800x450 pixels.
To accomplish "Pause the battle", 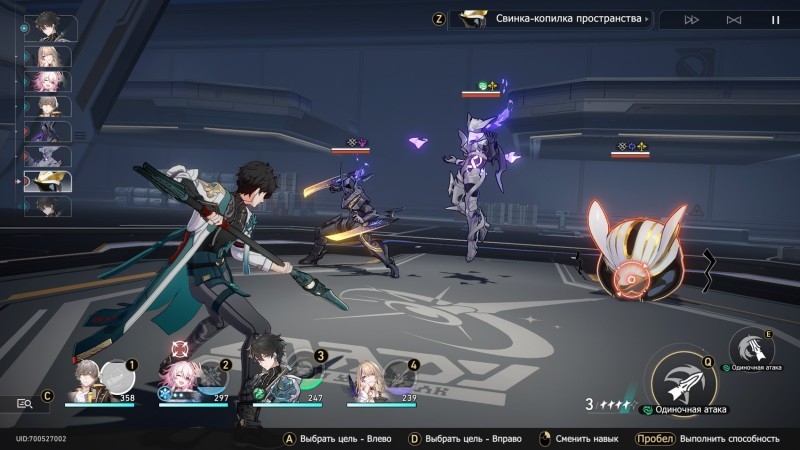I will click(x=775, y=19).
